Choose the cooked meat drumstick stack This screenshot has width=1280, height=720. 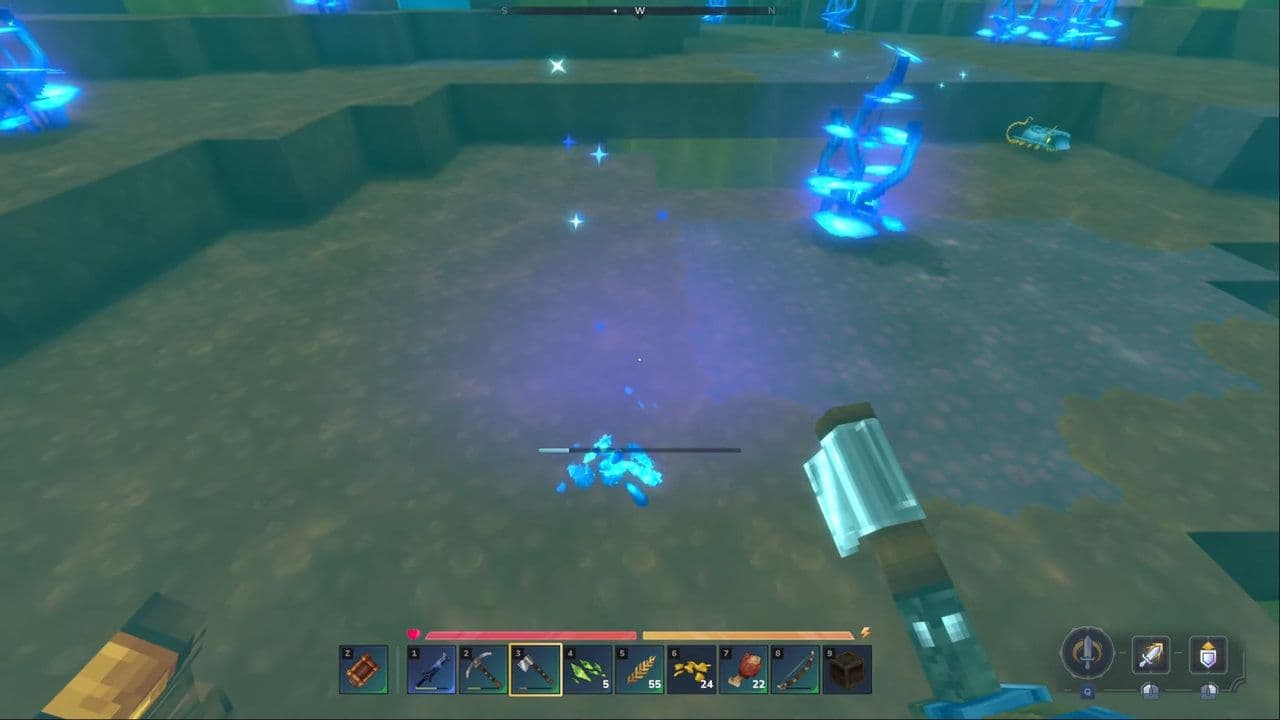743,669
